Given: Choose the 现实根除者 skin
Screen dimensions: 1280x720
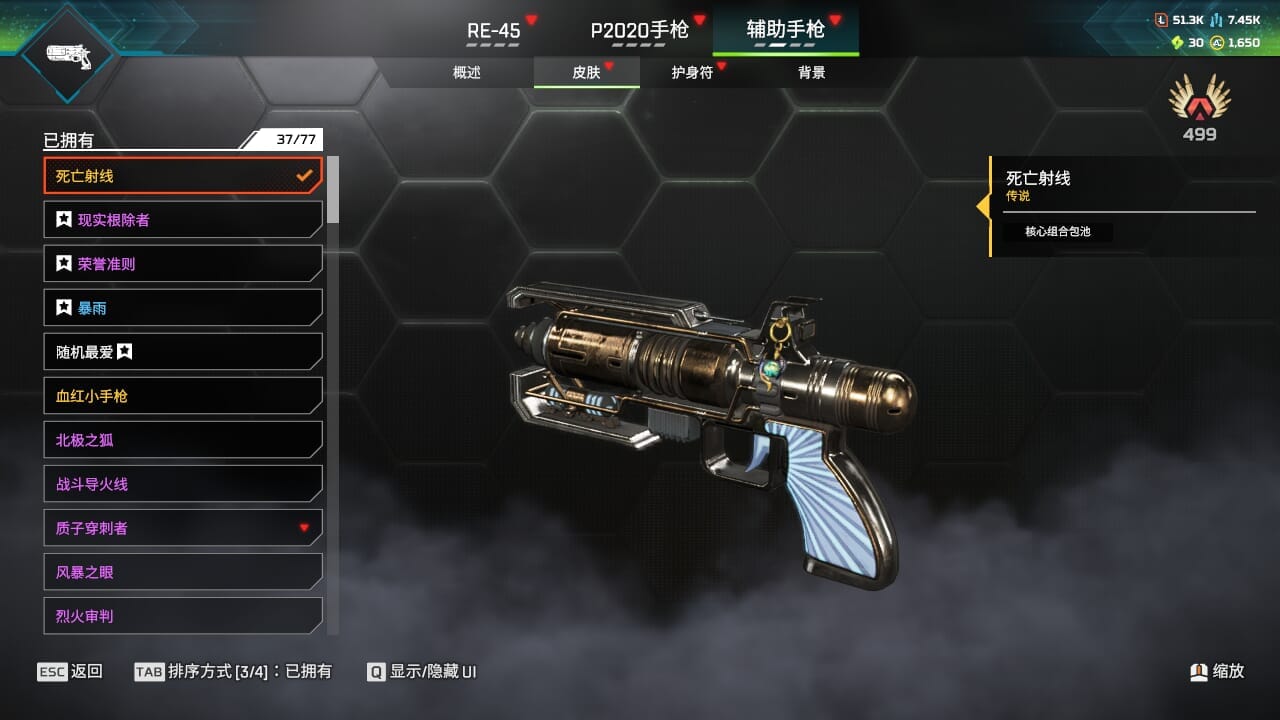Looking at the screenshot, I should pos(183,220).
